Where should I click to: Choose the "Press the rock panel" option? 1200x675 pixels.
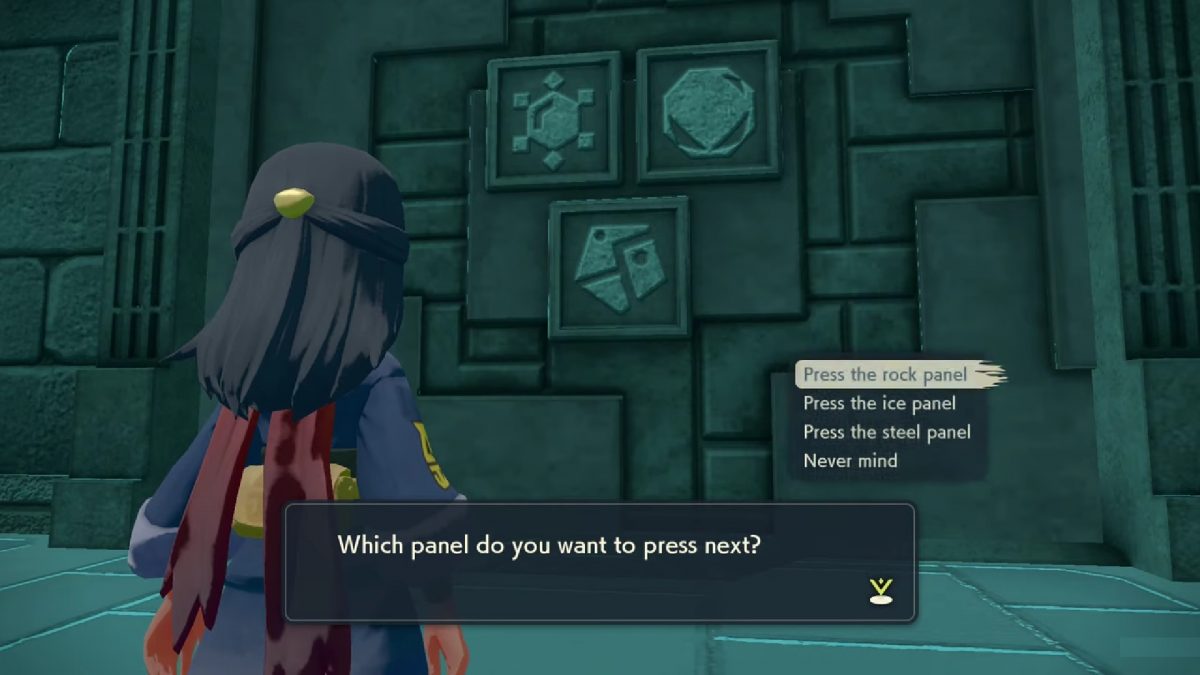(885, 375)
